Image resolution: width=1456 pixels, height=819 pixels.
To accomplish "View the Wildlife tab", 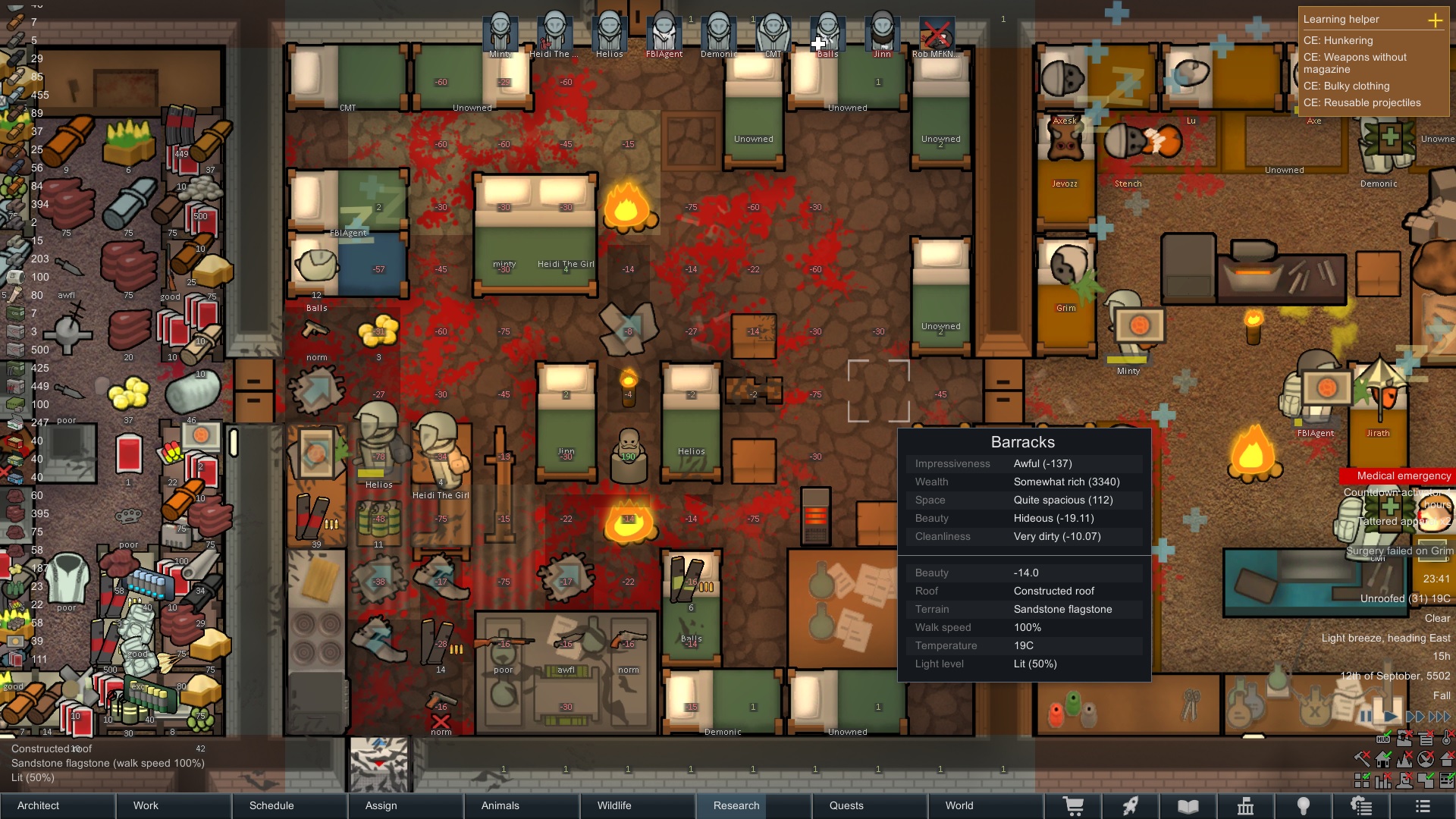I will (x=638, y=805).
